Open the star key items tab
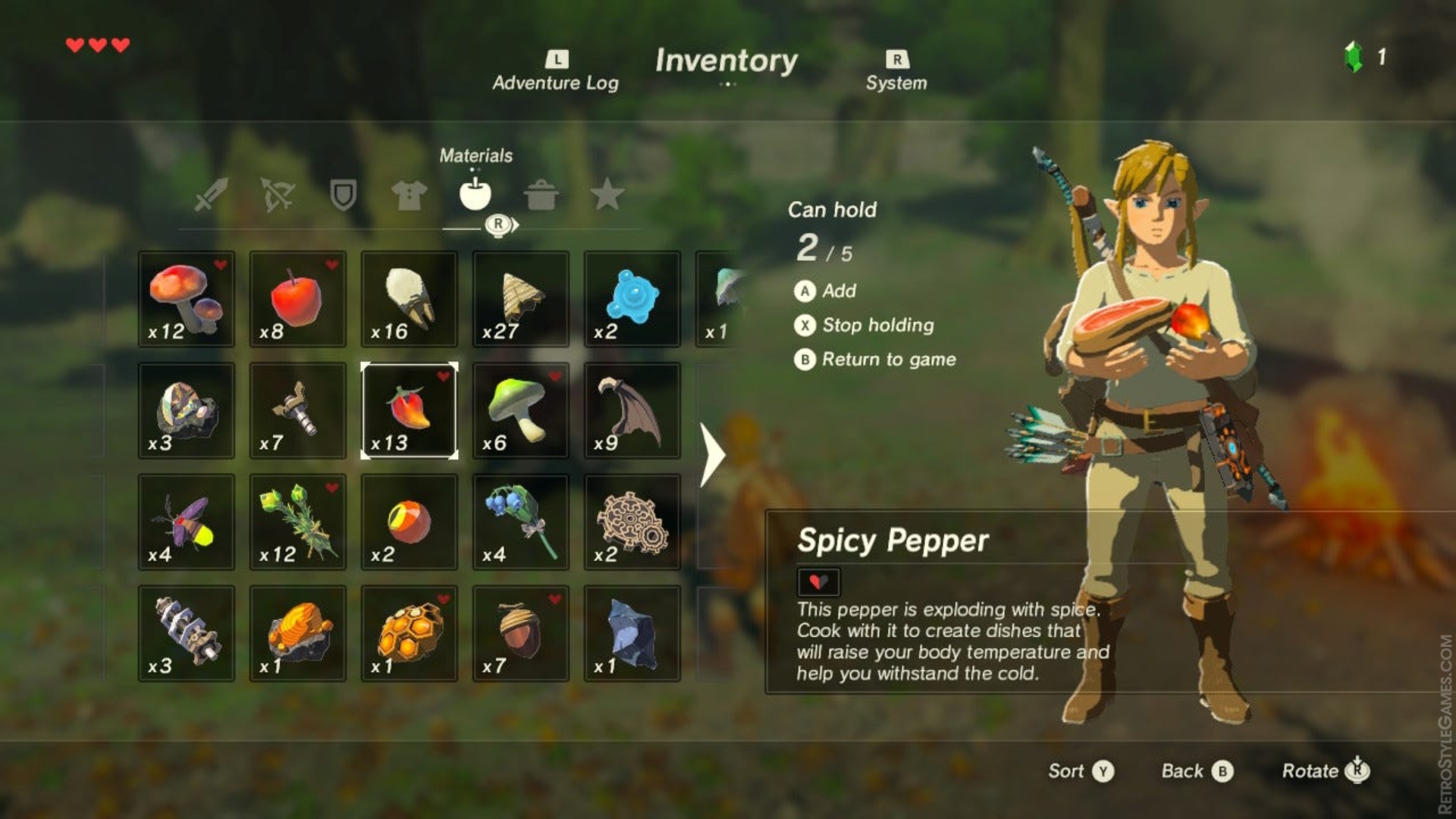Image resolution: width=1456 pixels, height=819 pixels. (x=607, y=195)
